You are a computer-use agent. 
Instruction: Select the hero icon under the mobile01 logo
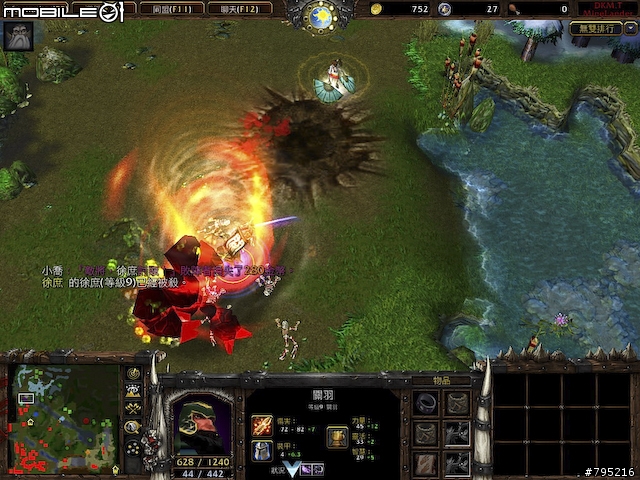click(x=18, y=37)
